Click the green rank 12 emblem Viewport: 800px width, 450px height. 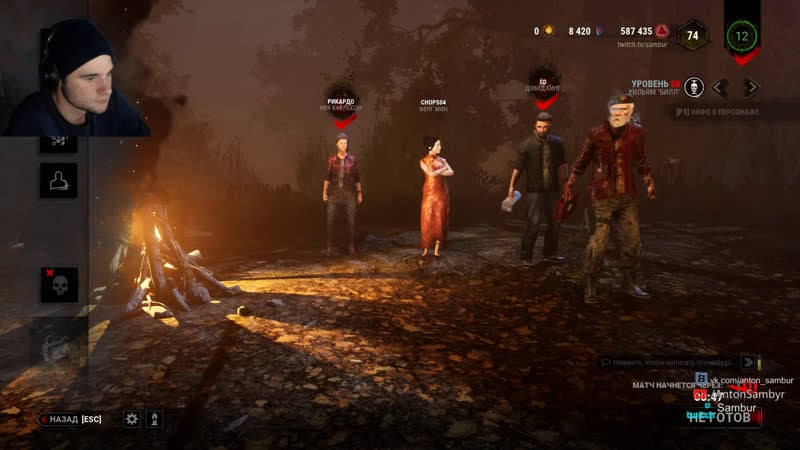(x=742, y=36)
